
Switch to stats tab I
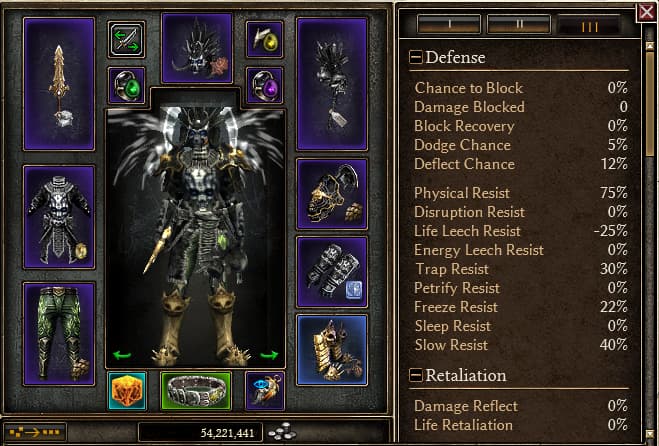click(449, 23)
